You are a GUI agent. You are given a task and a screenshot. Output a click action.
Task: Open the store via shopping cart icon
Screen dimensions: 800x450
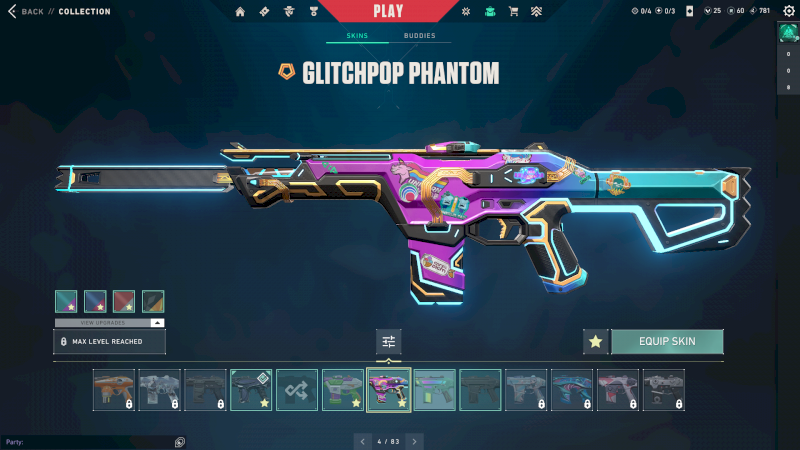tap(513, 12)
